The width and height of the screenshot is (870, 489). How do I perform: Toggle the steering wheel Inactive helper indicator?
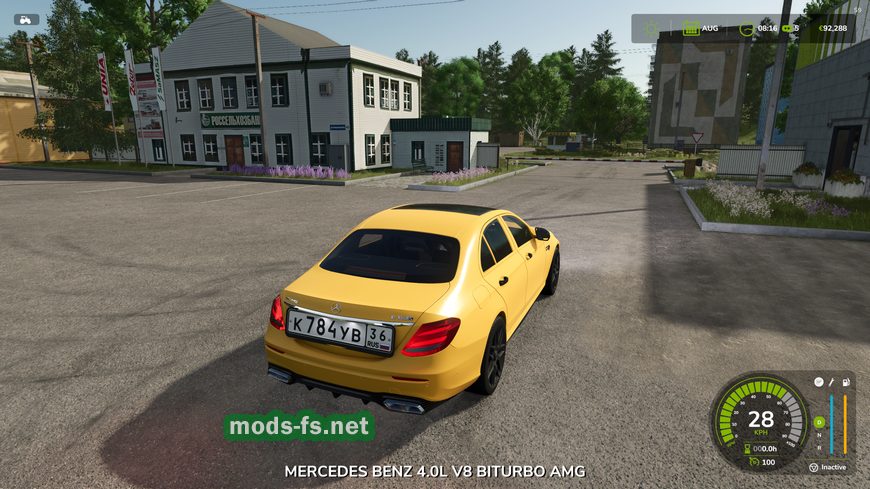(x=814, y=467)
